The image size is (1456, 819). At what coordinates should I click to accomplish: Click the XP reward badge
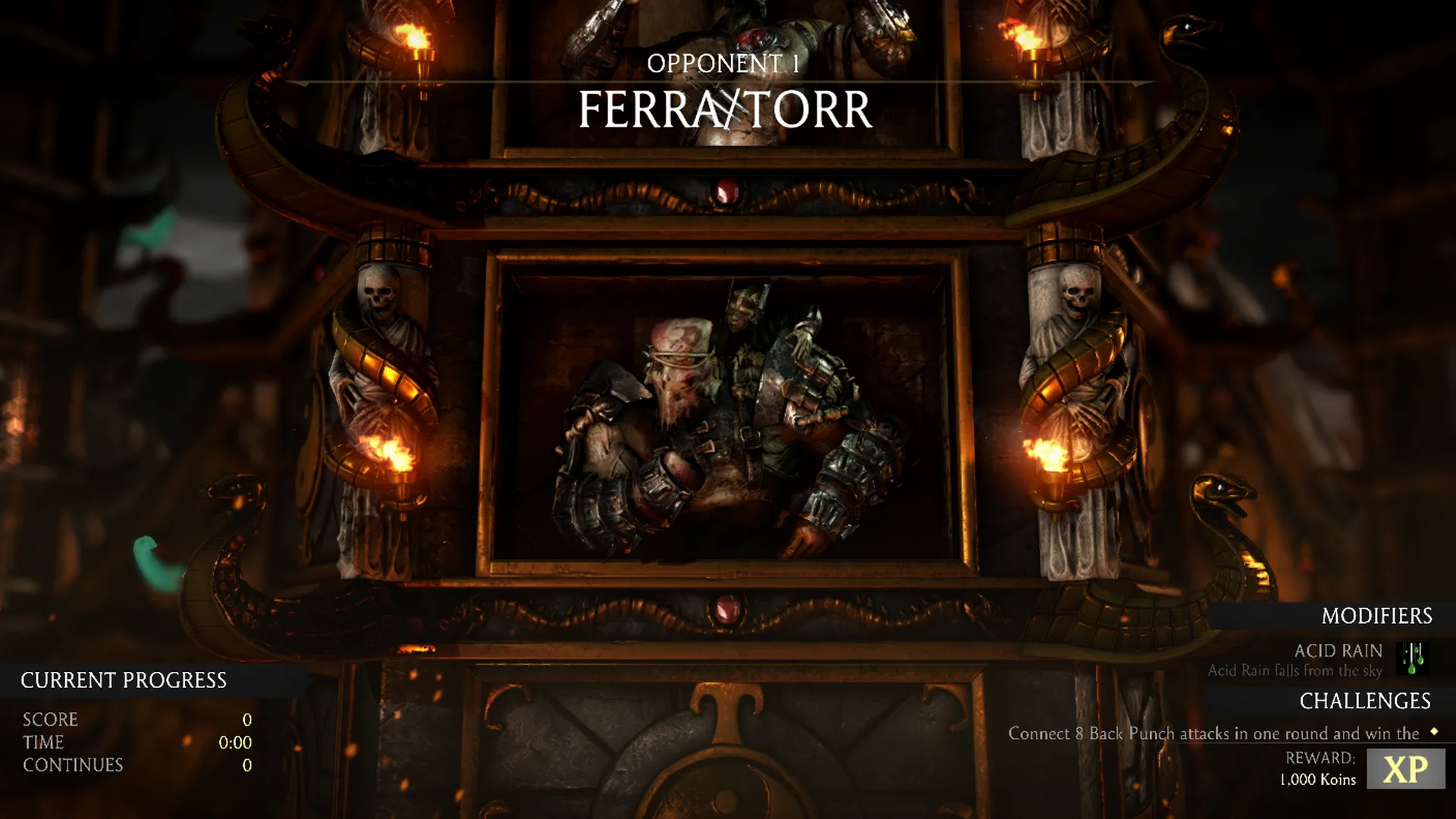1405,769
